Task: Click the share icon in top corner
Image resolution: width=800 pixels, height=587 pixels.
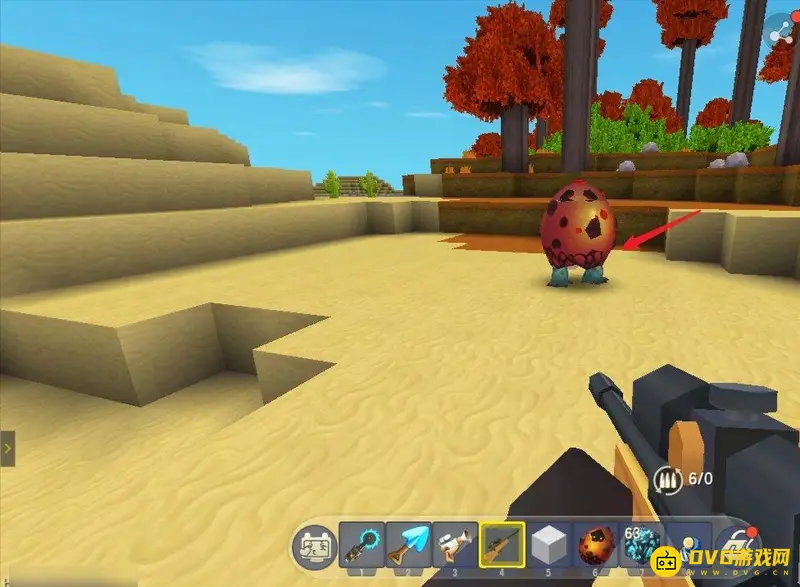Action: (778, 32)
